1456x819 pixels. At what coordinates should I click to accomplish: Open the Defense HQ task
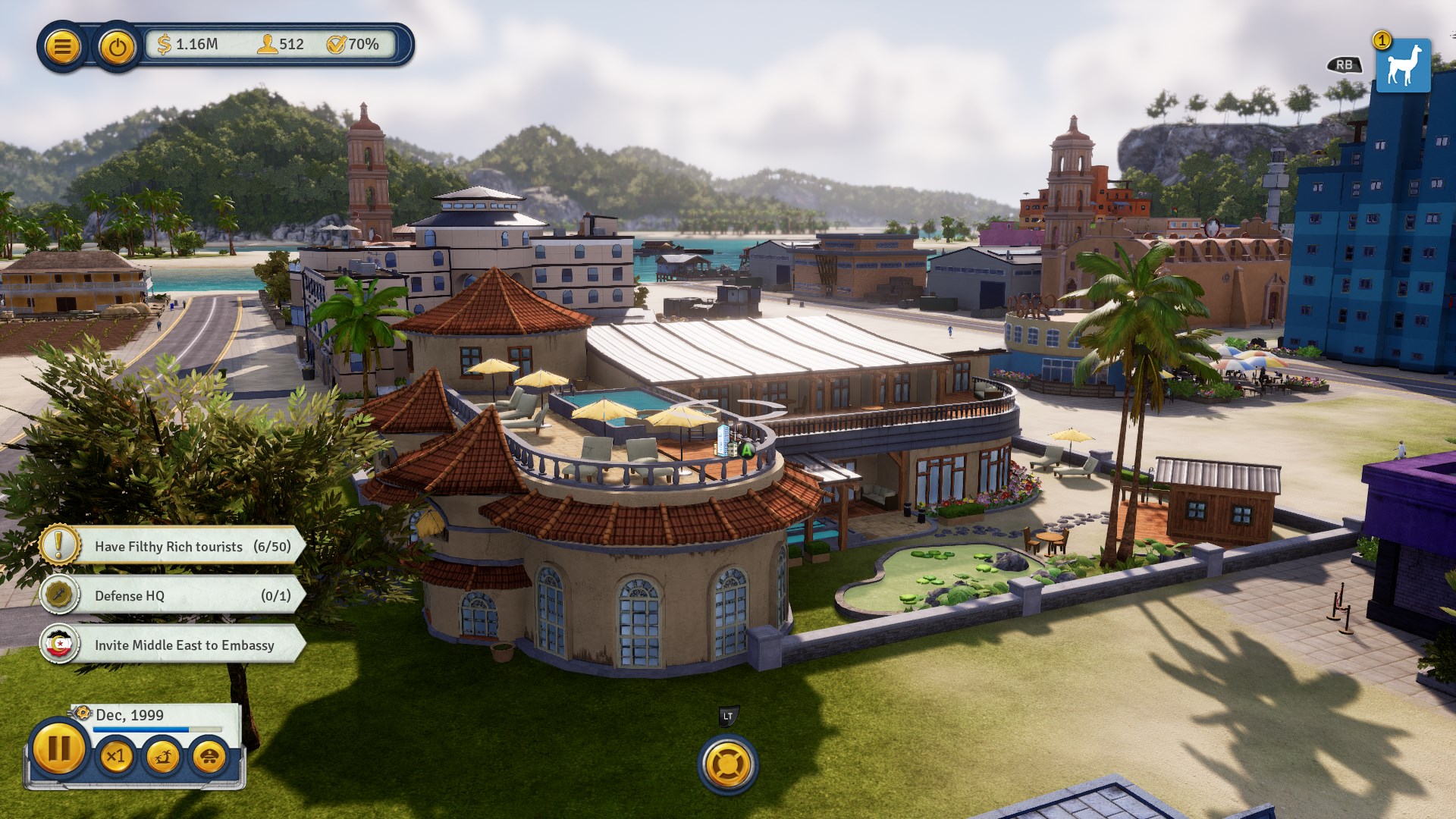coord(173,595)
